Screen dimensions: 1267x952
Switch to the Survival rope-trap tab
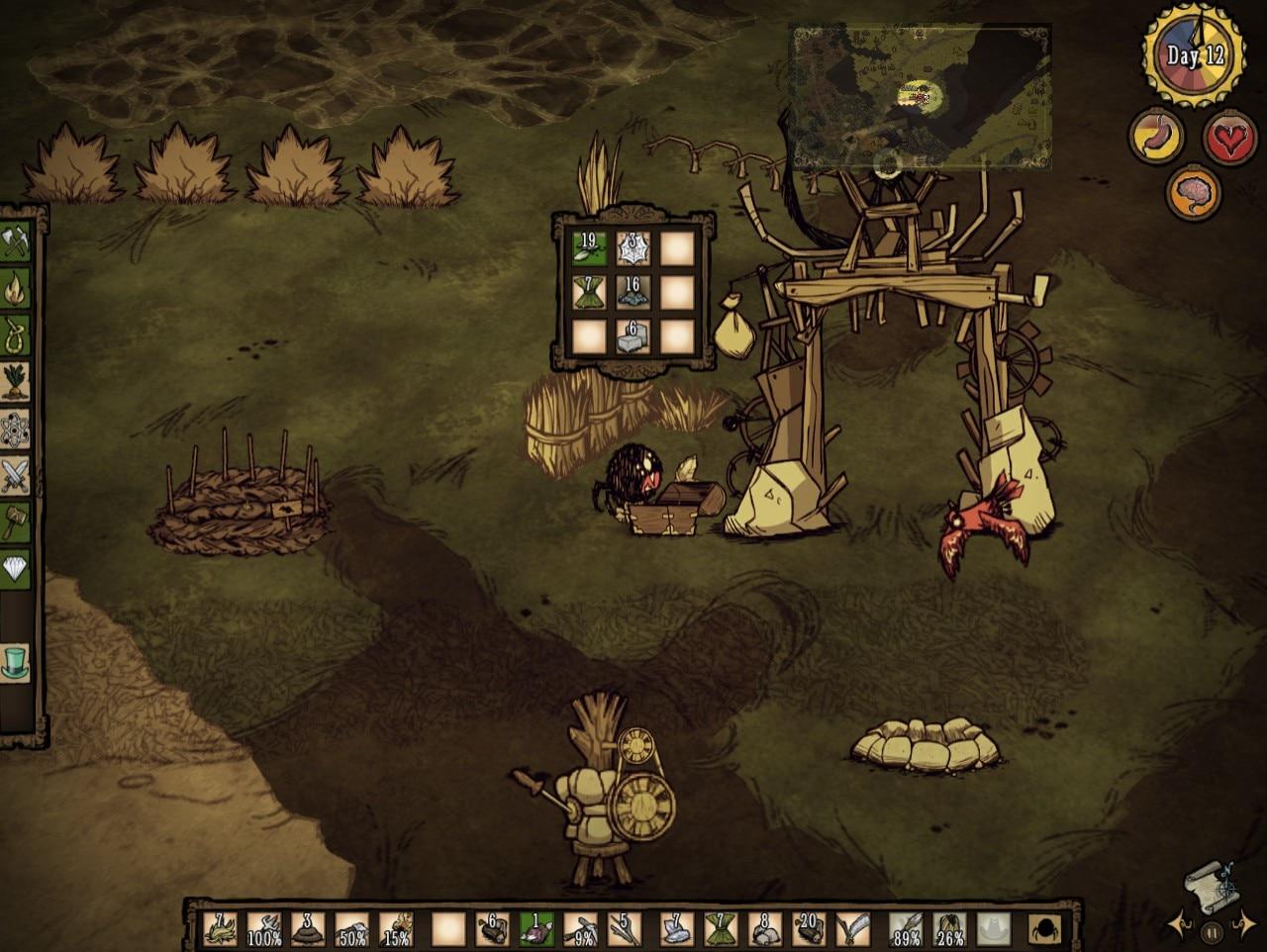pyautogui.click(x=16, y=335)
